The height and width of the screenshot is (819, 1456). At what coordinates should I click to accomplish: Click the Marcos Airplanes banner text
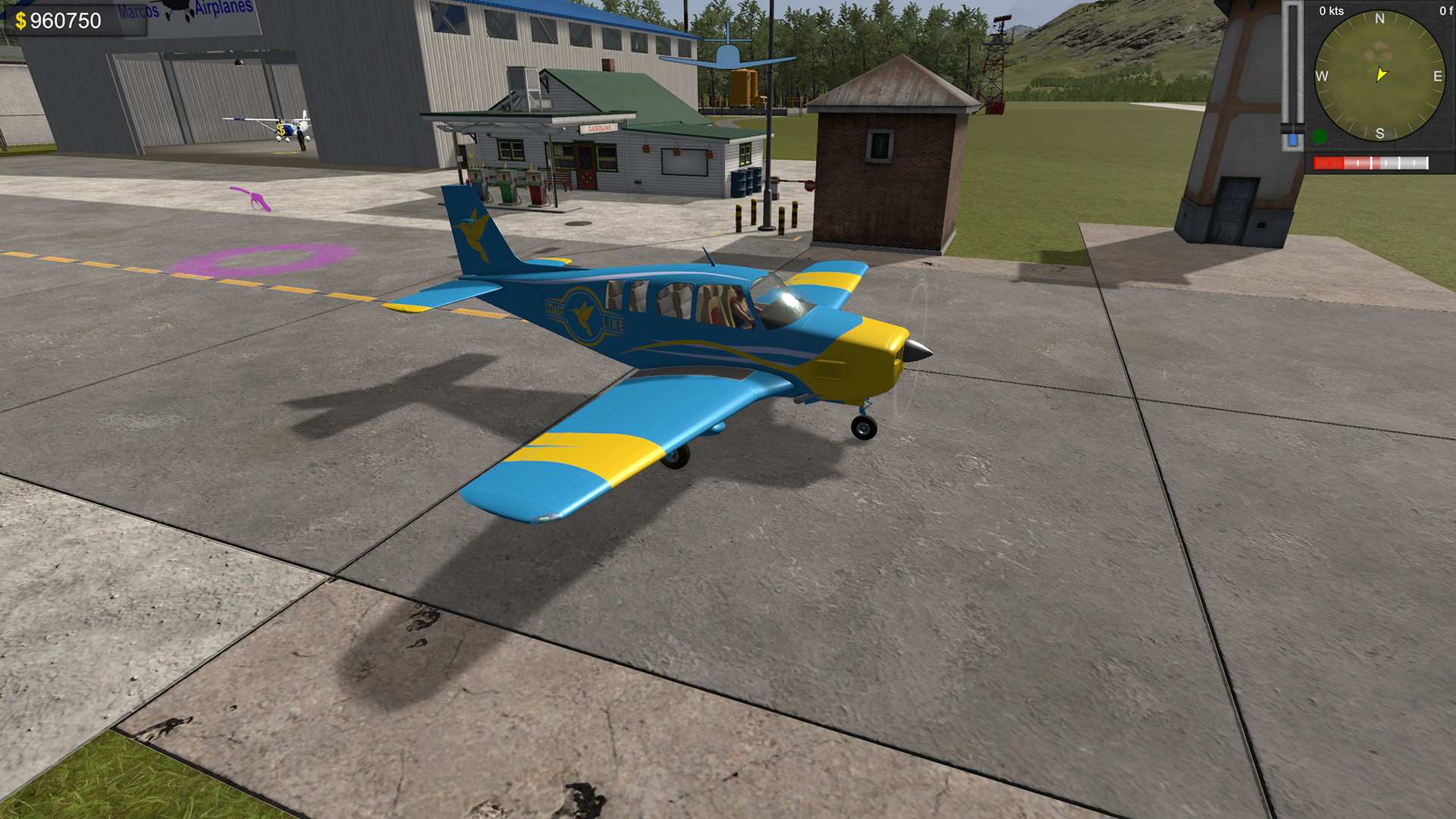point(182,8)
